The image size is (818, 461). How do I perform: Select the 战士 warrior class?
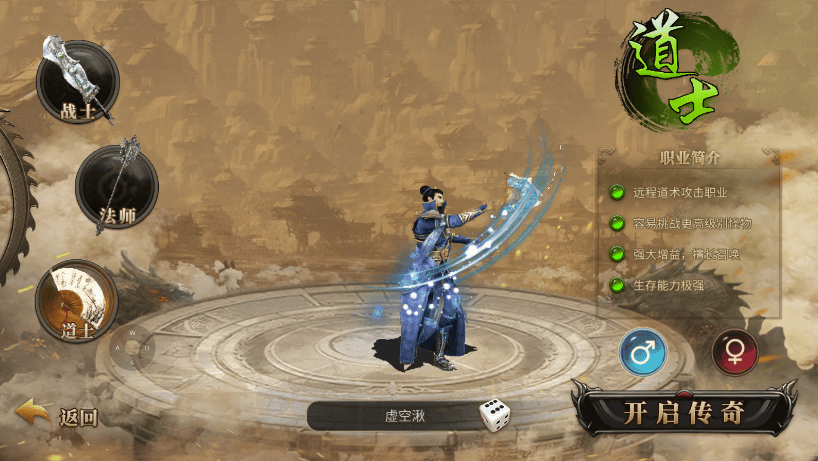(77, 82)
